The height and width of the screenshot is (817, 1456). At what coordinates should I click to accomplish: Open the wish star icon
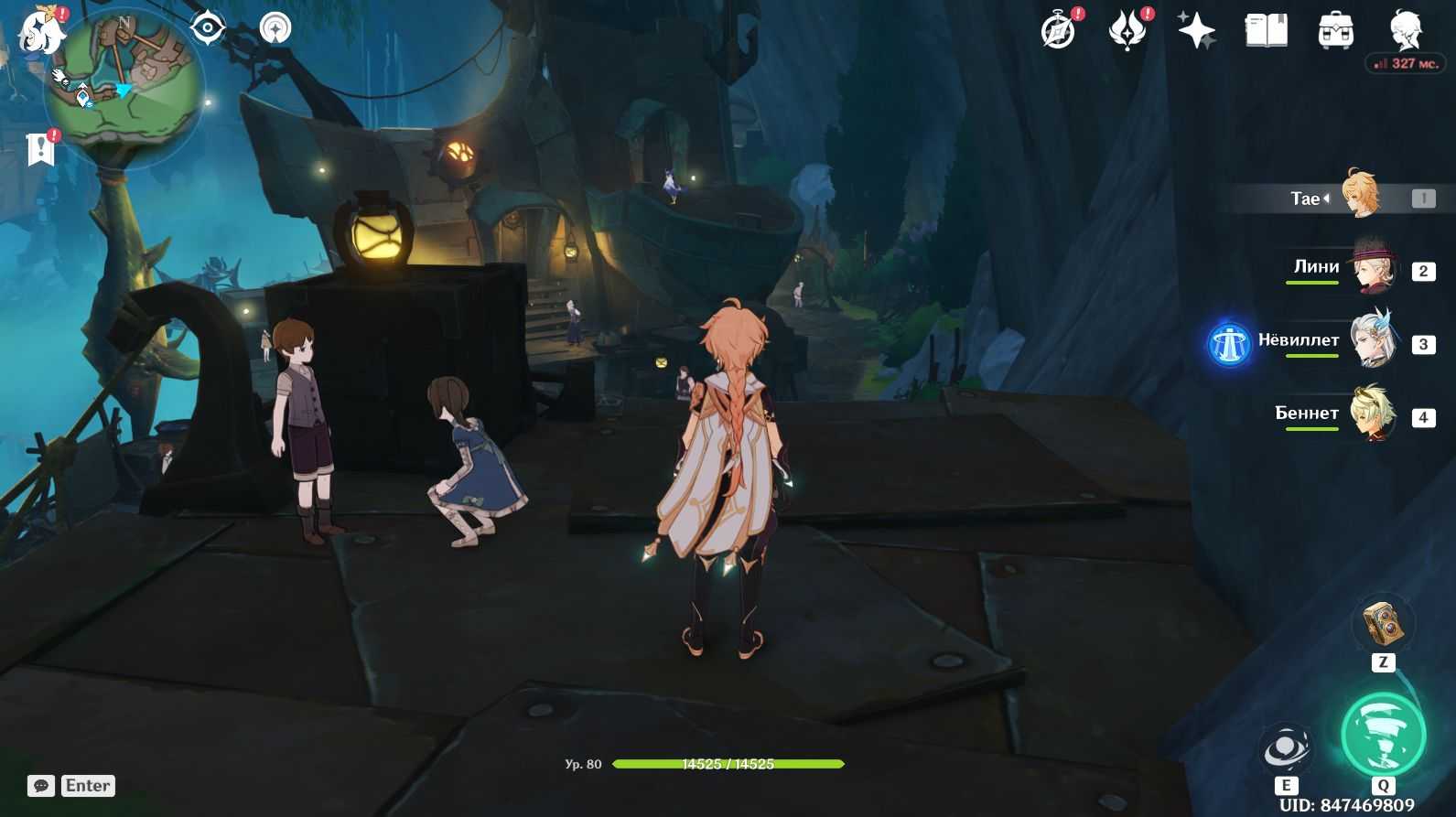tap(1196, 31)
